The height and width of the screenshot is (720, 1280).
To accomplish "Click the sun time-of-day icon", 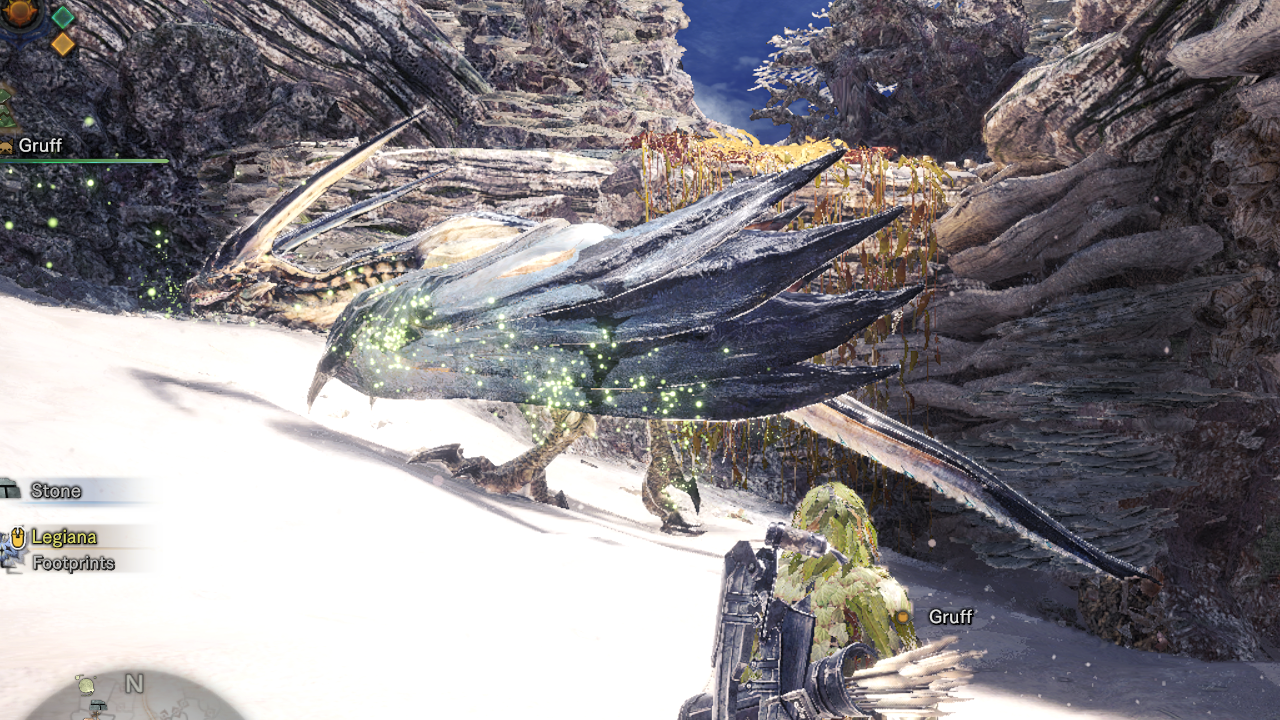I will (20, 12).
